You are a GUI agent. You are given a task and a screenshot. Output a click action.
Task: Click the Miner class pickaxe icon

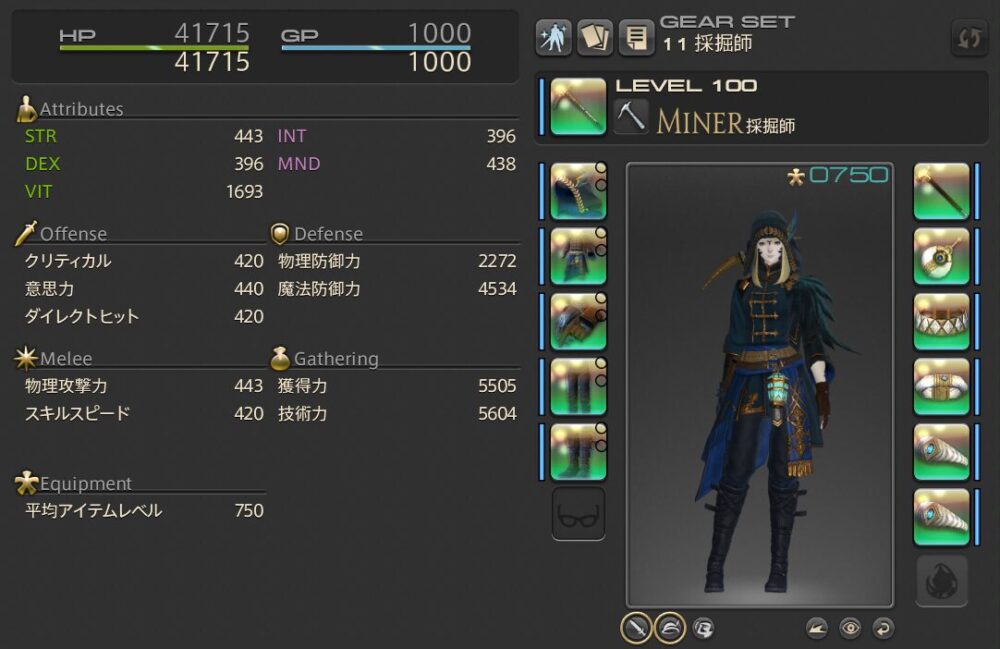(x=631, y=116)
